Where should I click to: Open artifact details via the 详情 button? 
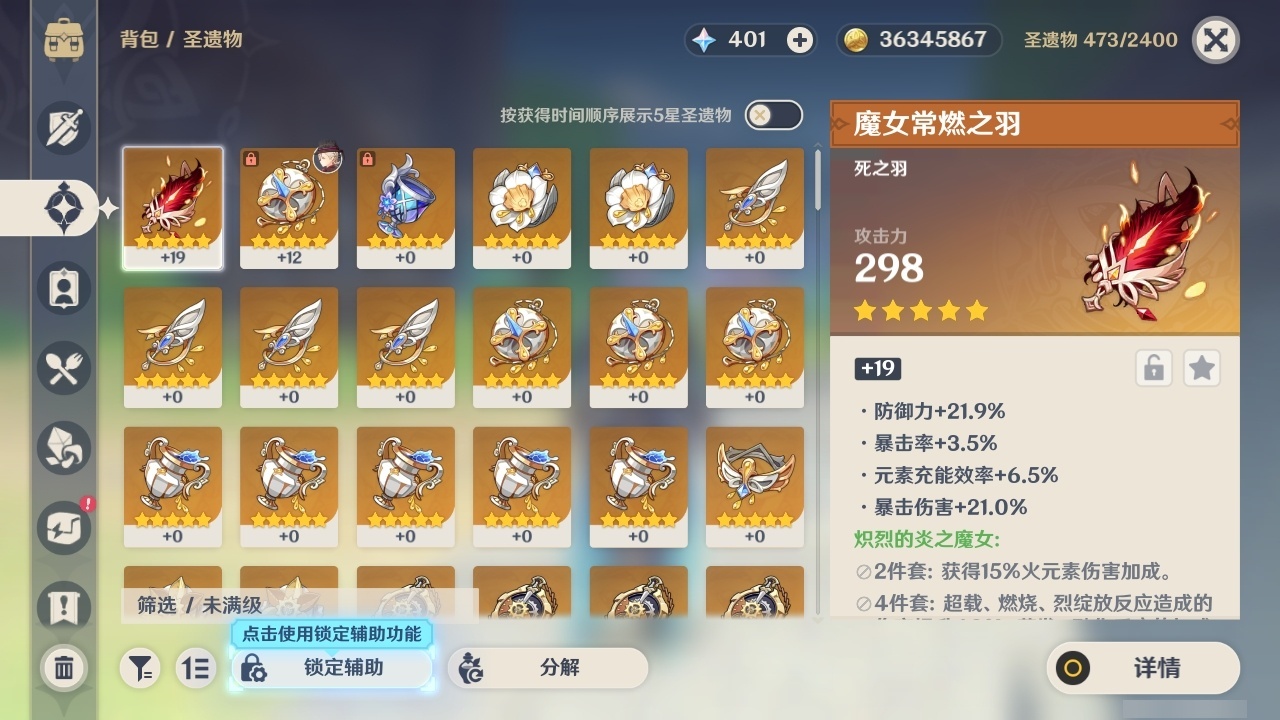[x=1143, y=668]
